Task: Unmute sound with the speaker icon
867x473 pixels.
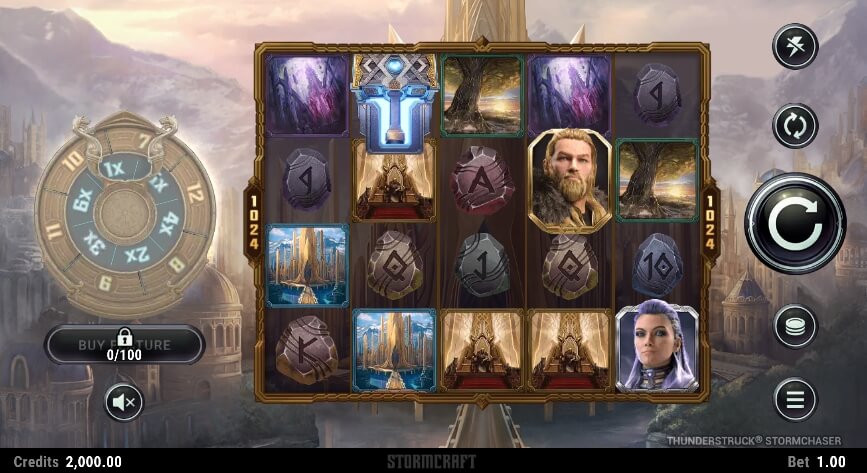Action: 125,402
